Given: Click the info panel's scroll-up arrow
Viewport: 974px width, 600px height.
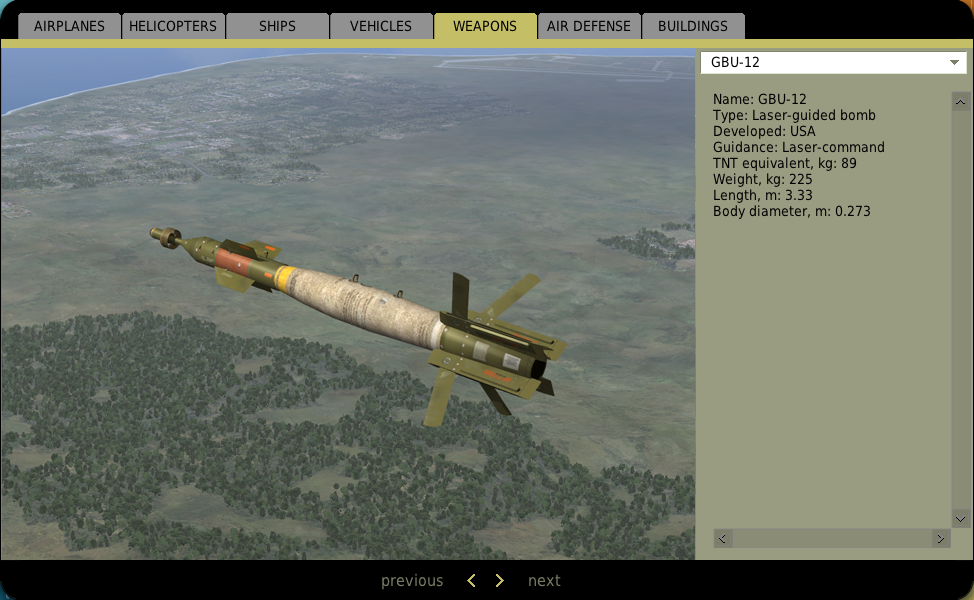Looking at the screenshot, I should coord(961,102).
